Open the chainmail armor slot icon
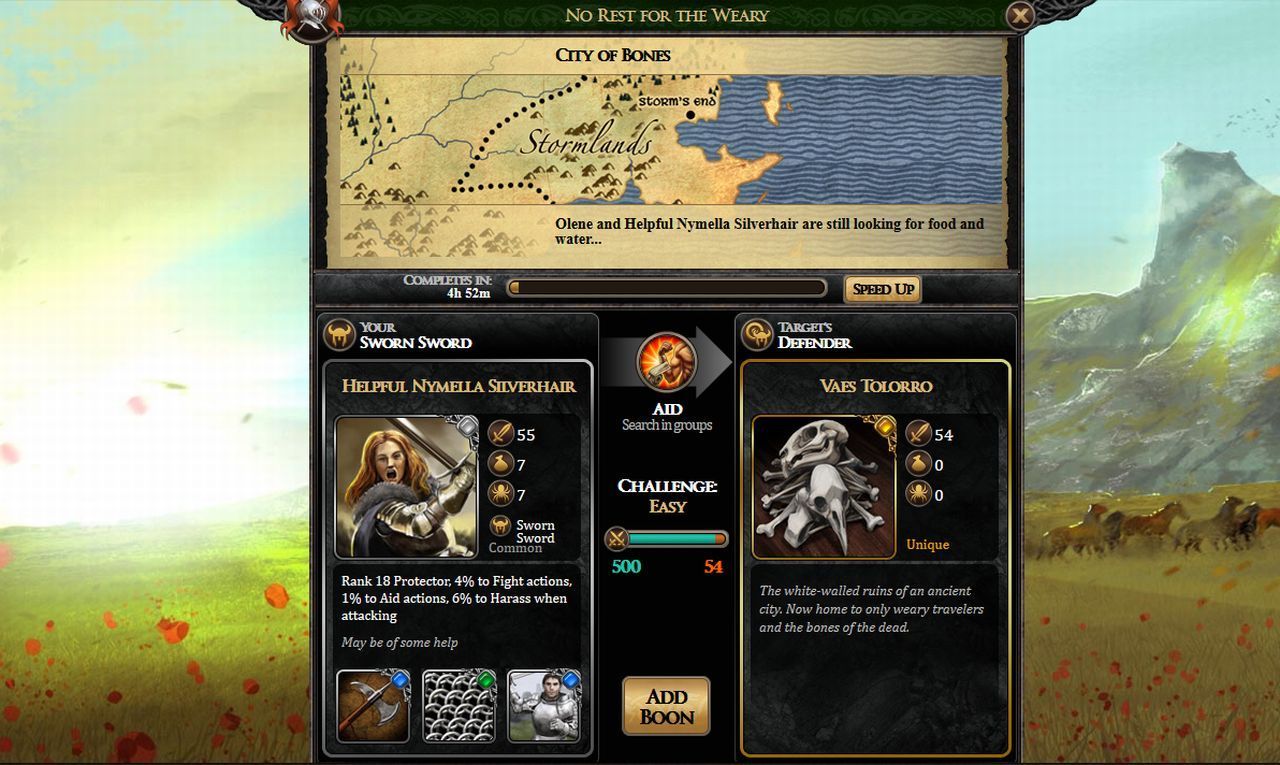 [x=460, y=705]
